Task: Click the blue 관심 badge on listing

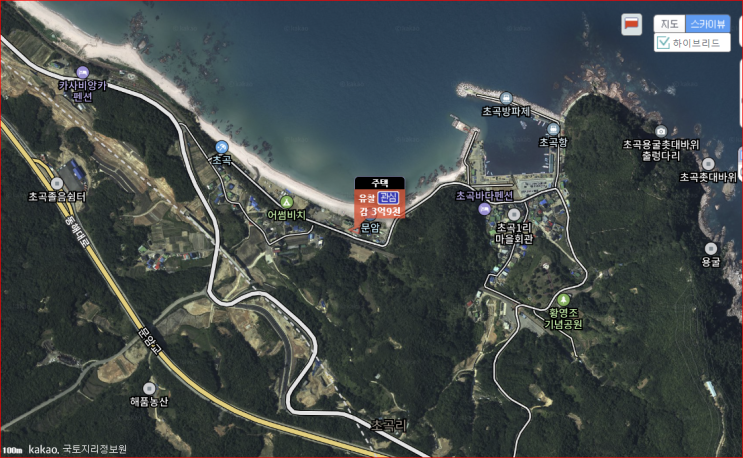Action: pyautogui.click(x=388, y=198)
